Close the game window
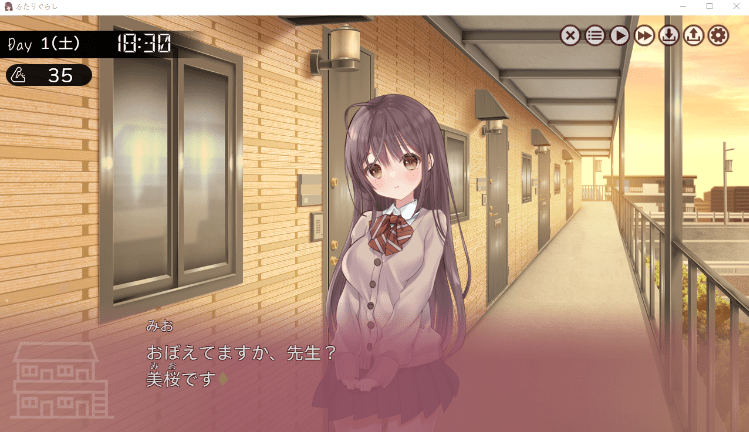The height and width of the screenshot is (432, 749). click(x=735, y=6)
